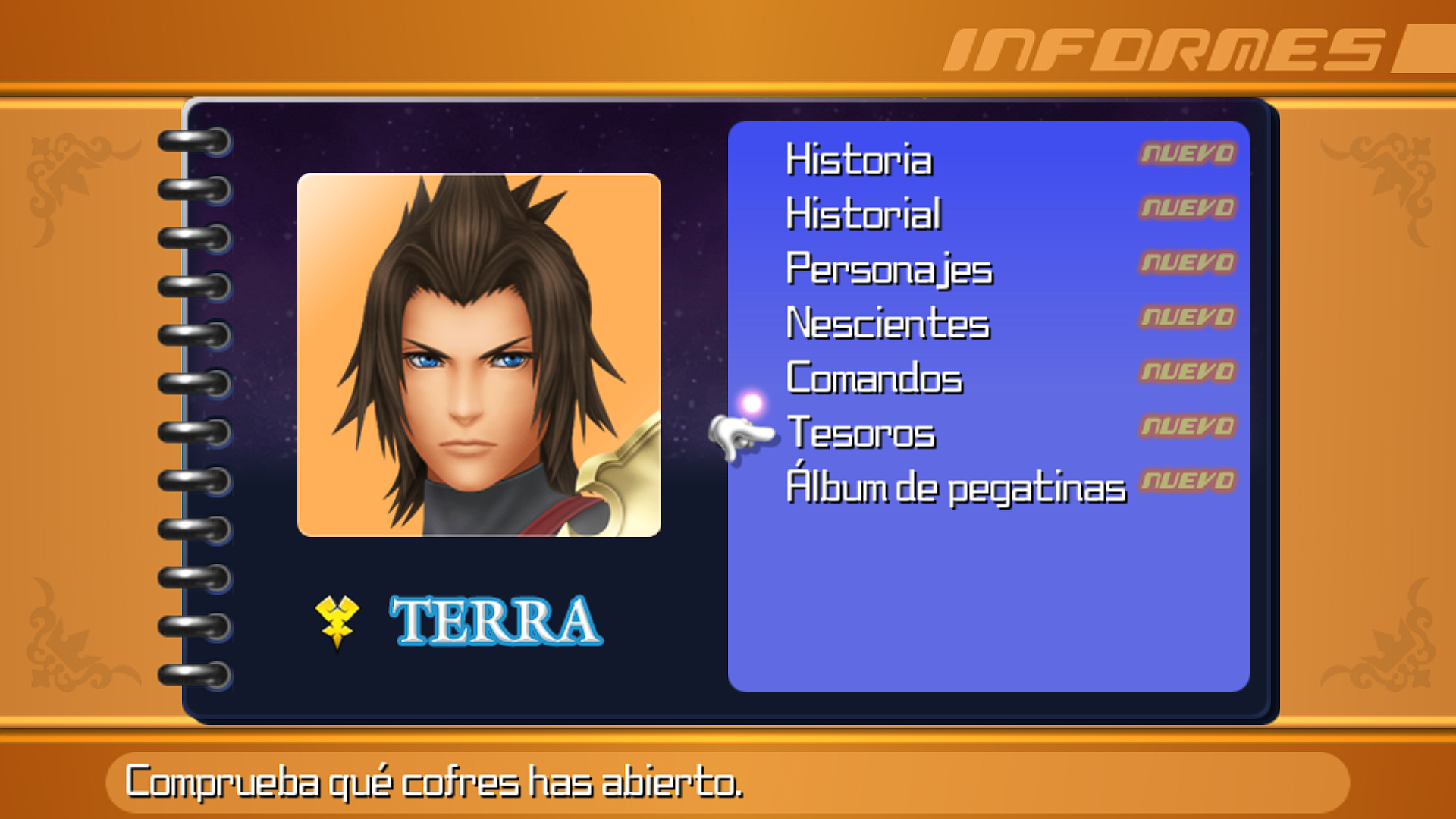Click the TERRA name label
This screenshot has height=819, width=1456.
coord(493,622)
